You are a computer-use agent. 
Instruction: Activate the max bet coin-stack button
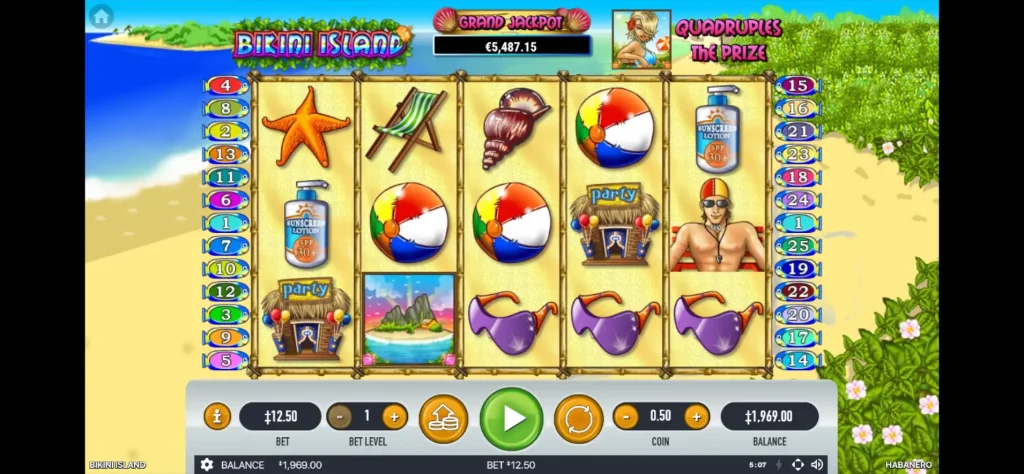coord(443,417)
